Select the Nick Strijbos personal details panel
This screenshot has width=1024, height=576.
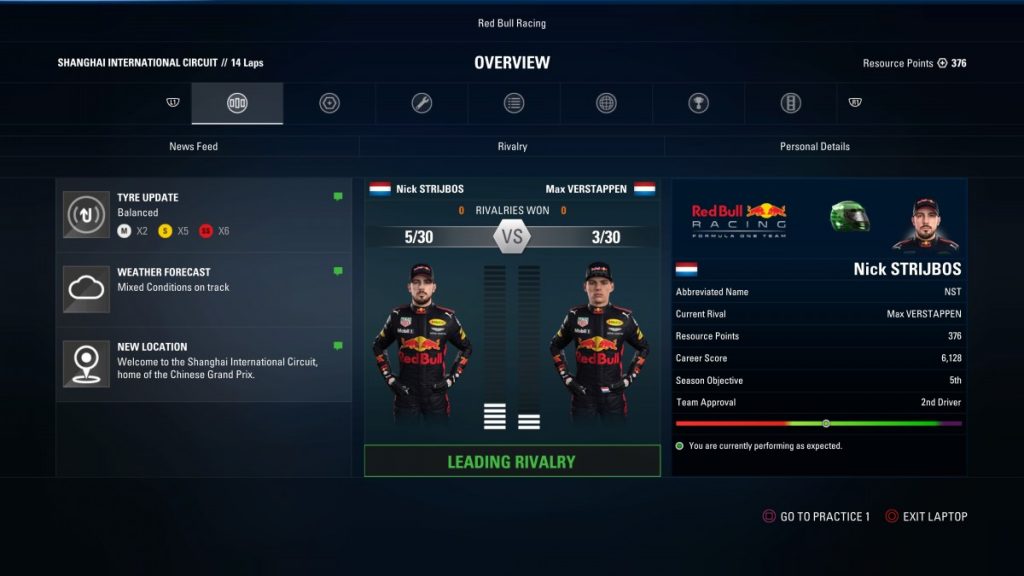pyautogui.click(x=818, y=326)
